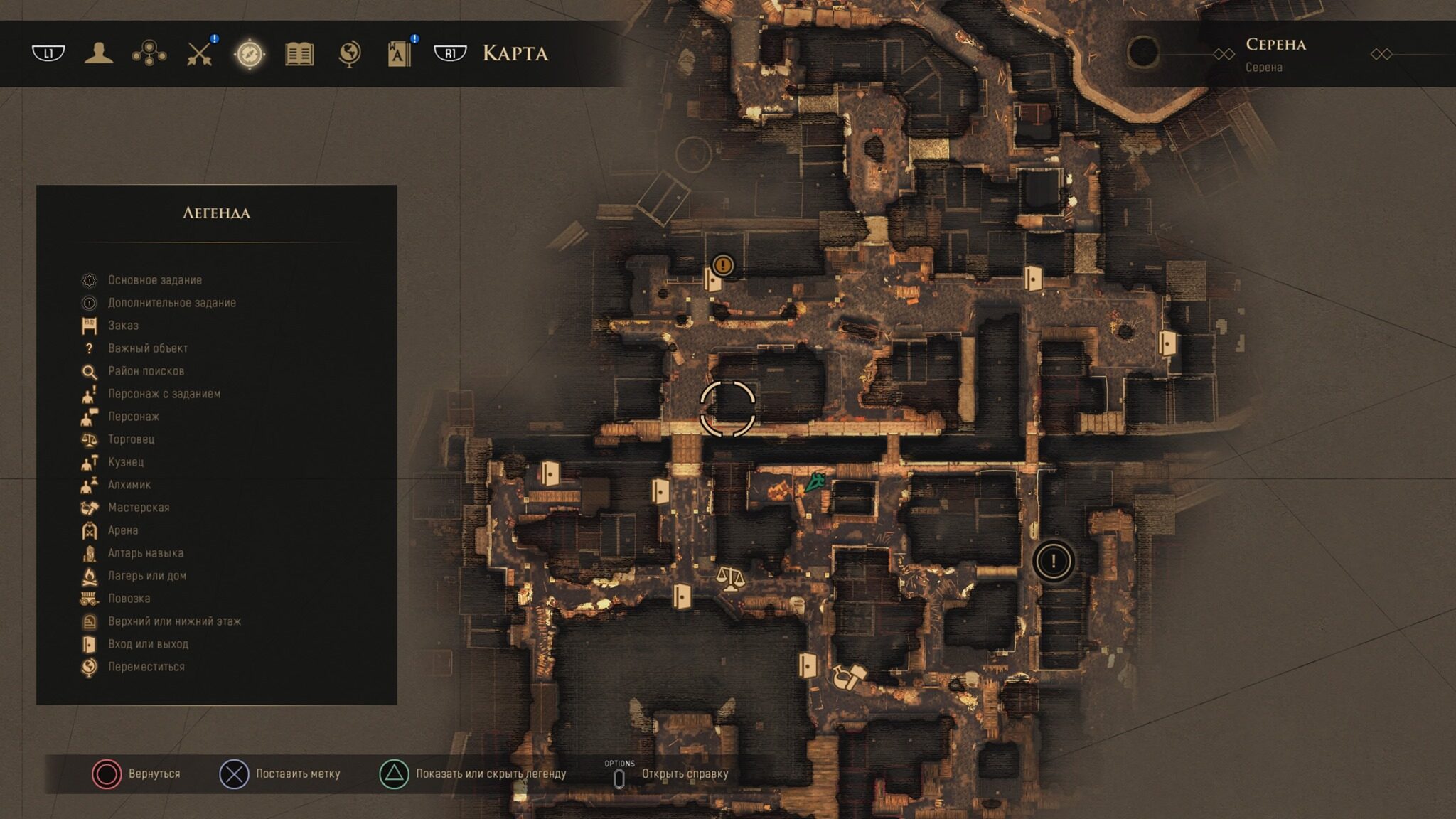Click the green player position marker
The height and width of the screenshot is (819, 1456).
(815, 483)
